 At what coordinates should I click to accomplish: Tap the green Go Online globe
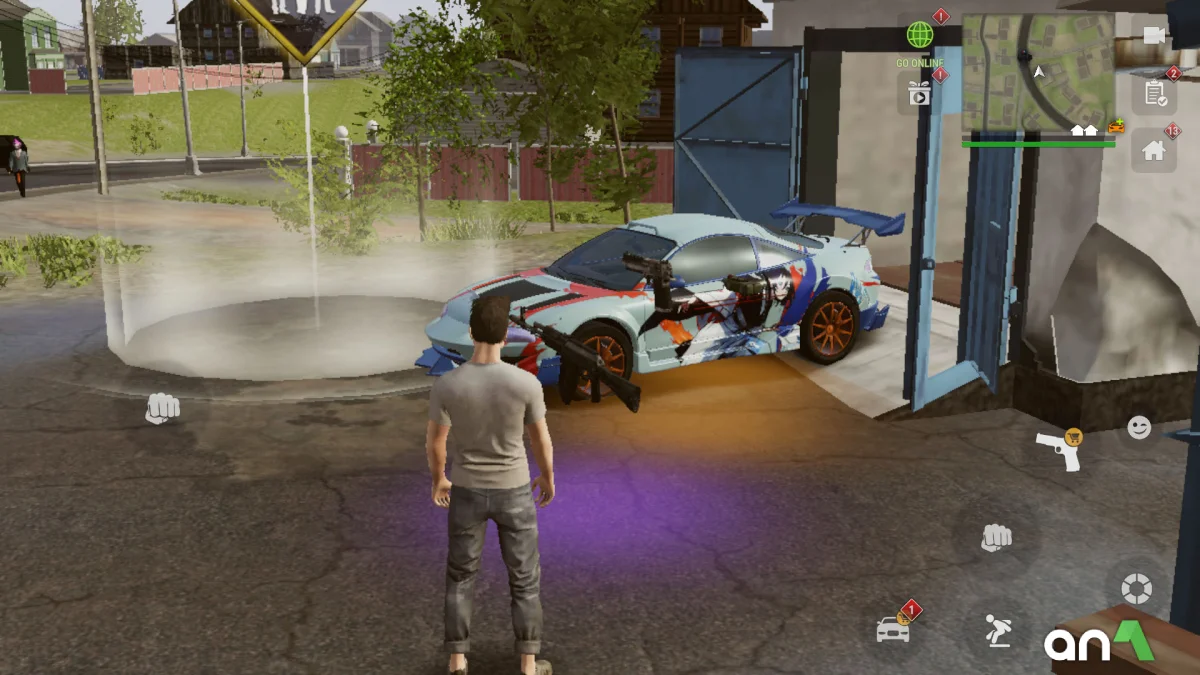[x=919, y=36]
